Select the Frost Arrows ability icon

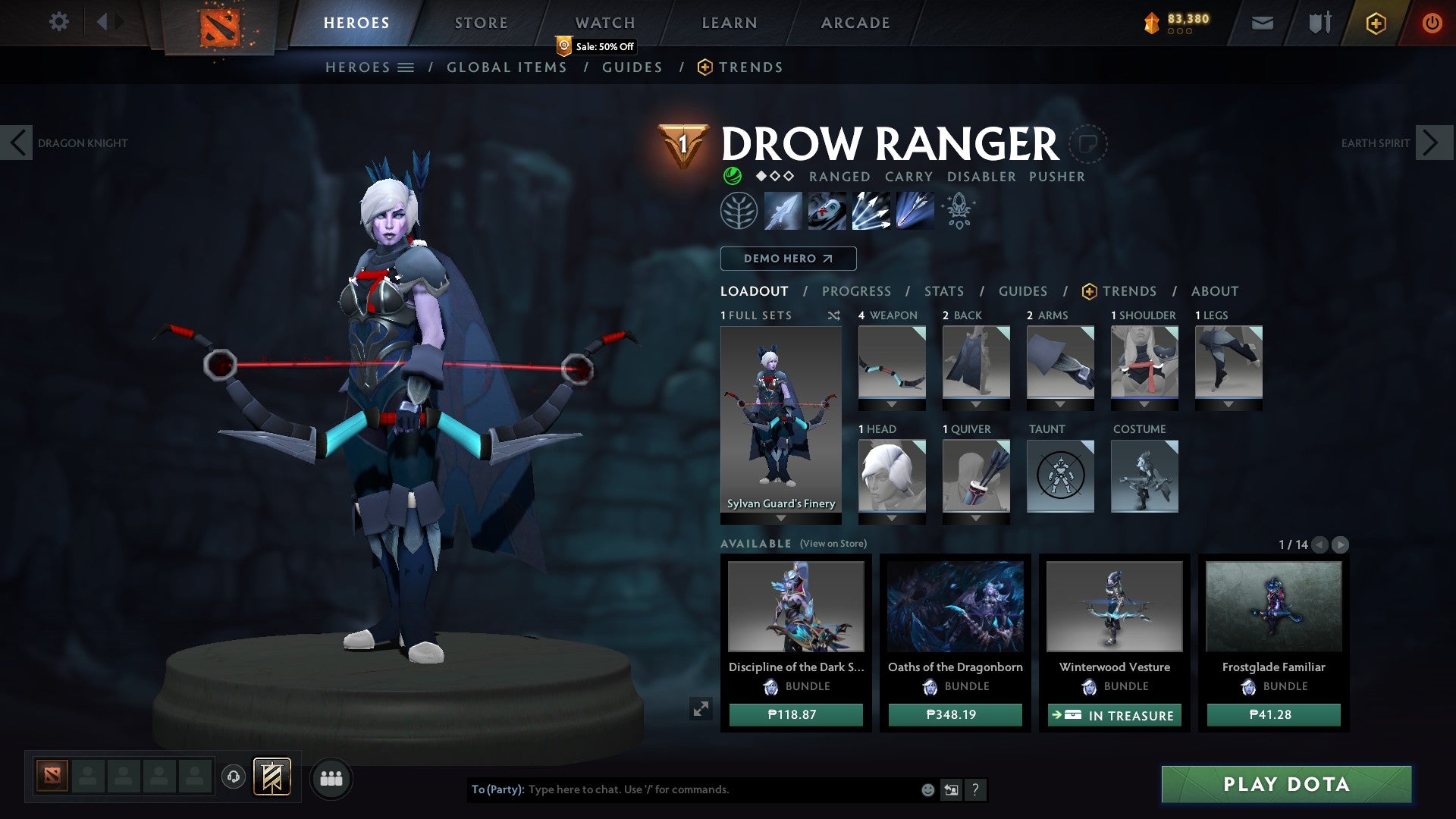pyautogui.click(x=783, y=211)
